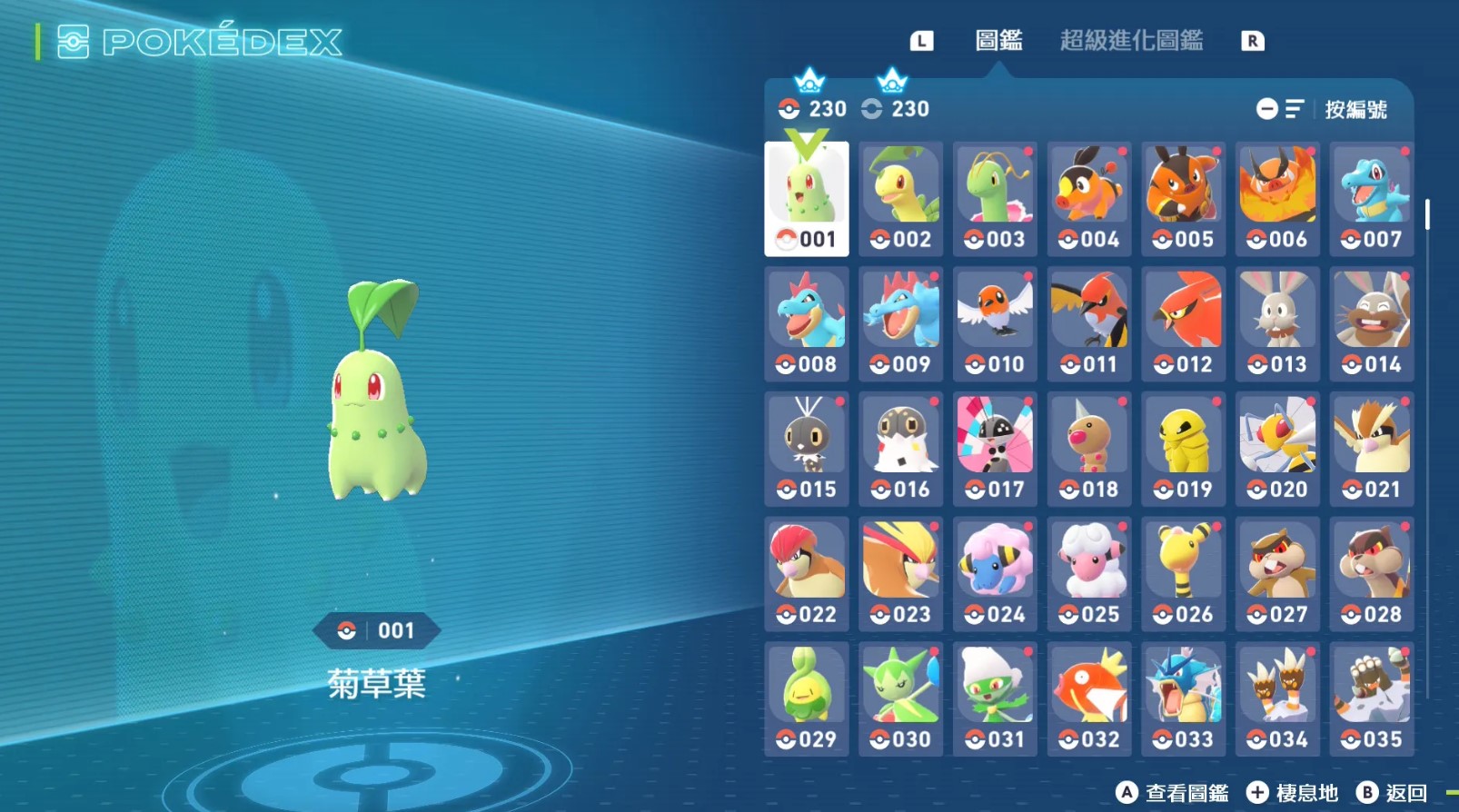This screenshot has width=1459, height=812.
Task: Select Meganium entry 003
Action: click(996, 199)
